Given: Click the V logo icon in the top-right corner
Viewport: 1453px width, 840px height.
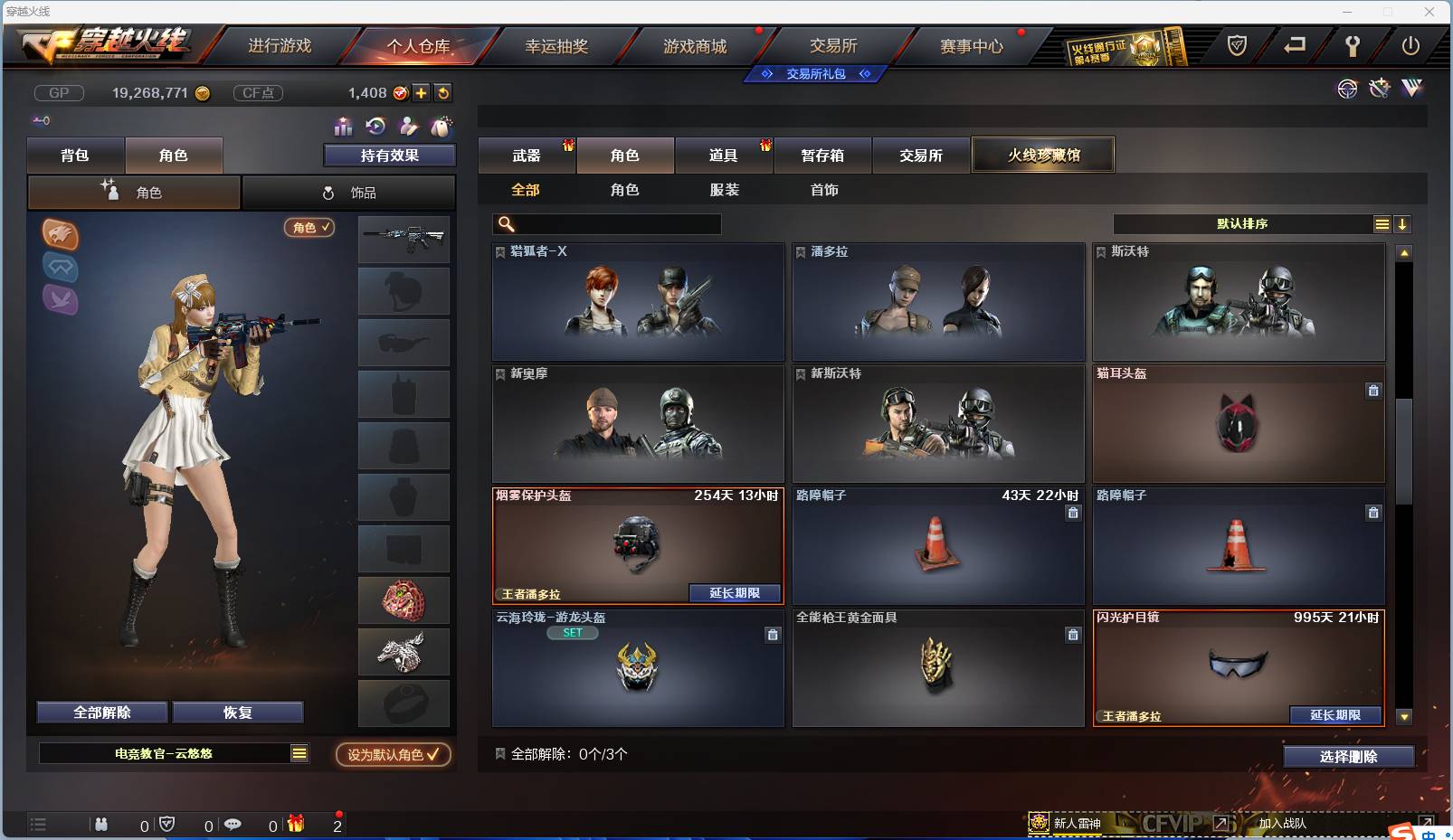Looking at the screenshot, I should coord(1411,90).
